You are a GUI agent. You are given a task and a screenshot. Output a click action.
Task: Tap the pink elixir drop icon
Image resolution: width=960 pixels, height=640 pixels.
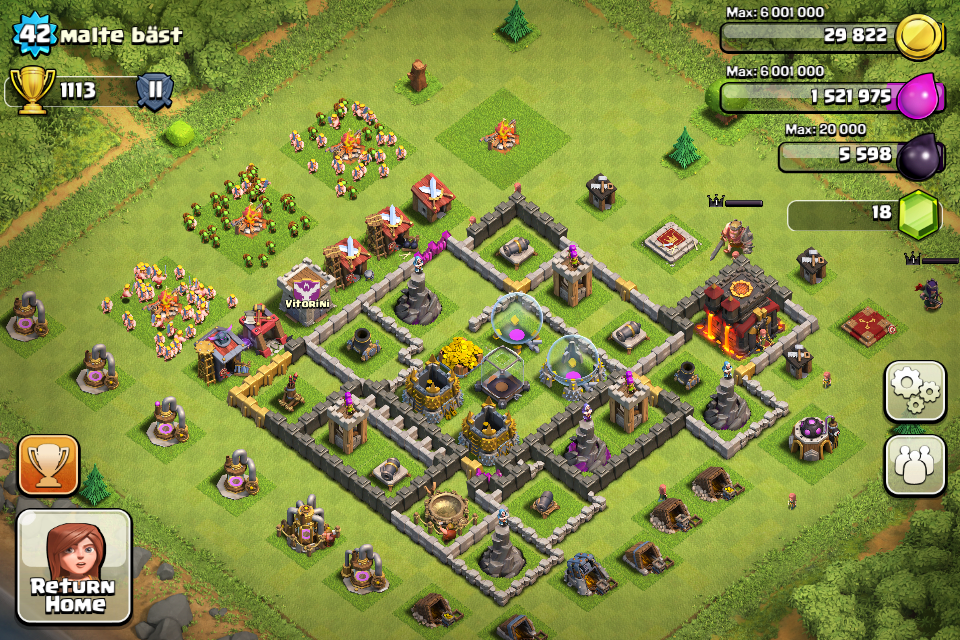[x=917, y=98]
